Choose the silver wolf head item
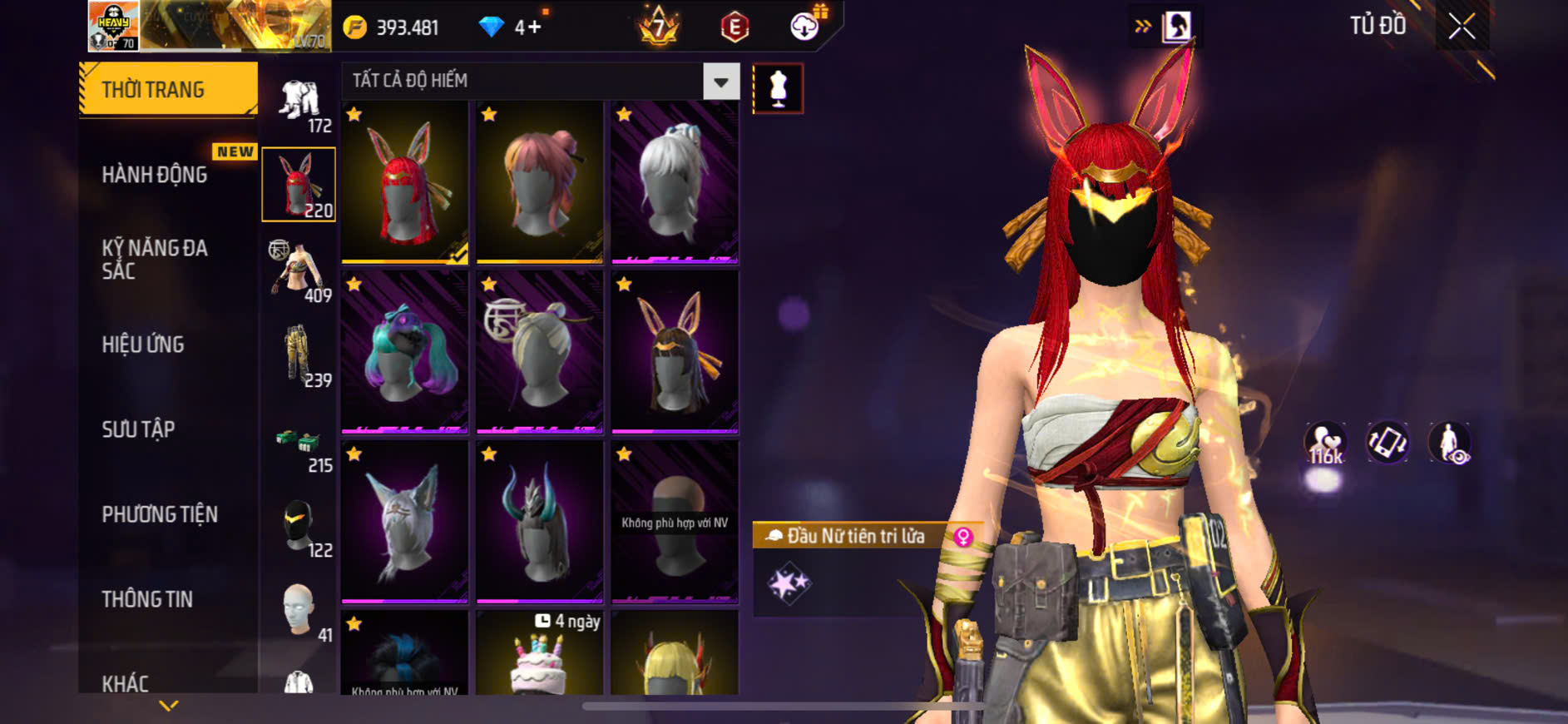 [405, 522]
